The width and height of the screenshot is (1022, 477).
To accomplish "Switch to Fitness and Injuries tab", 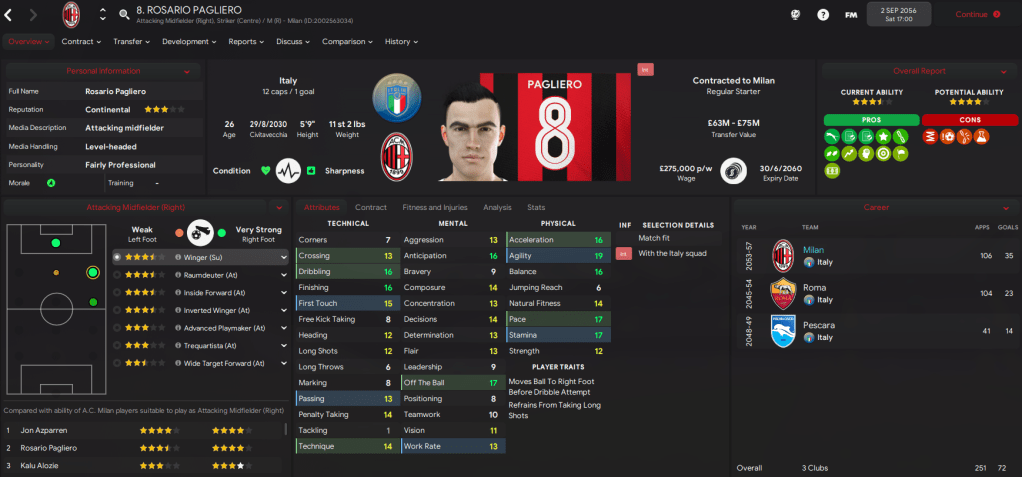I will coord(434,207).
